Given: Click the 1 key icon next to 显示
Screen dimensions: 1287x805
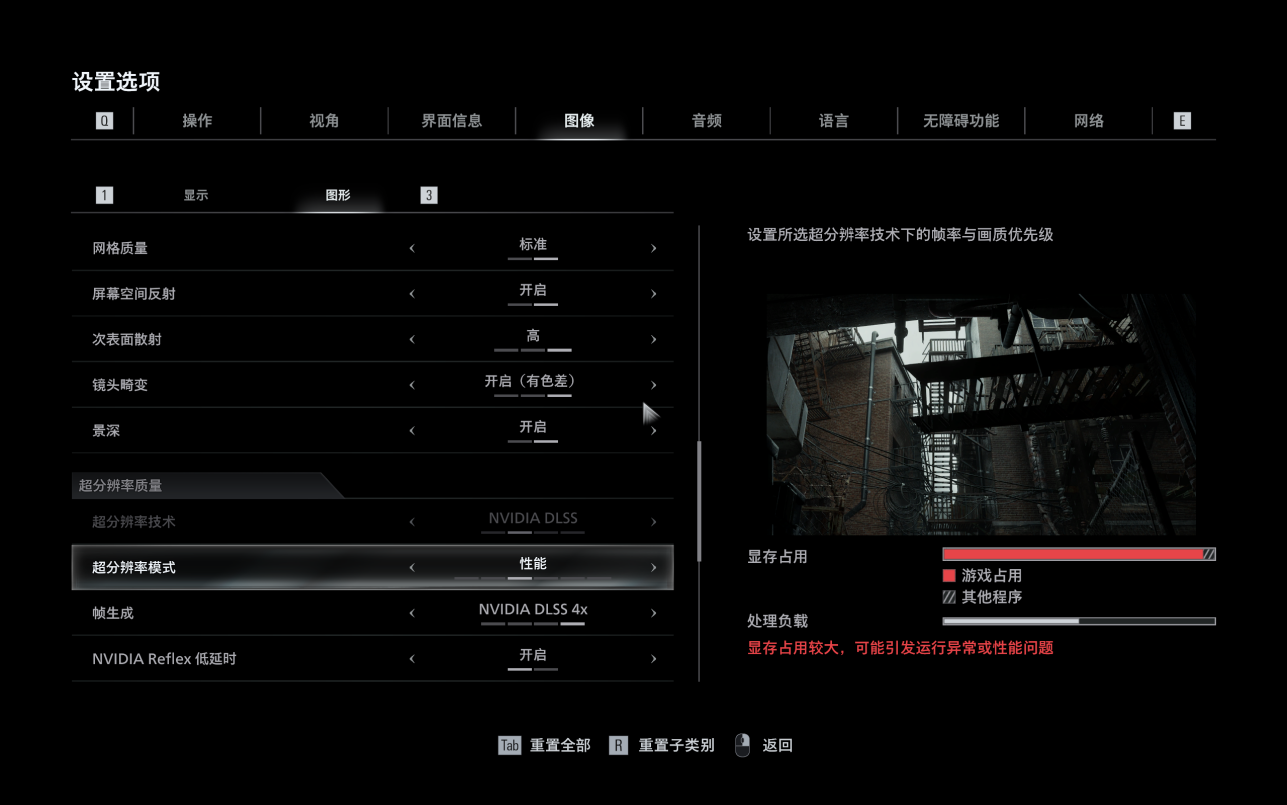Looking at the screenshot, I should click(104, 195).
